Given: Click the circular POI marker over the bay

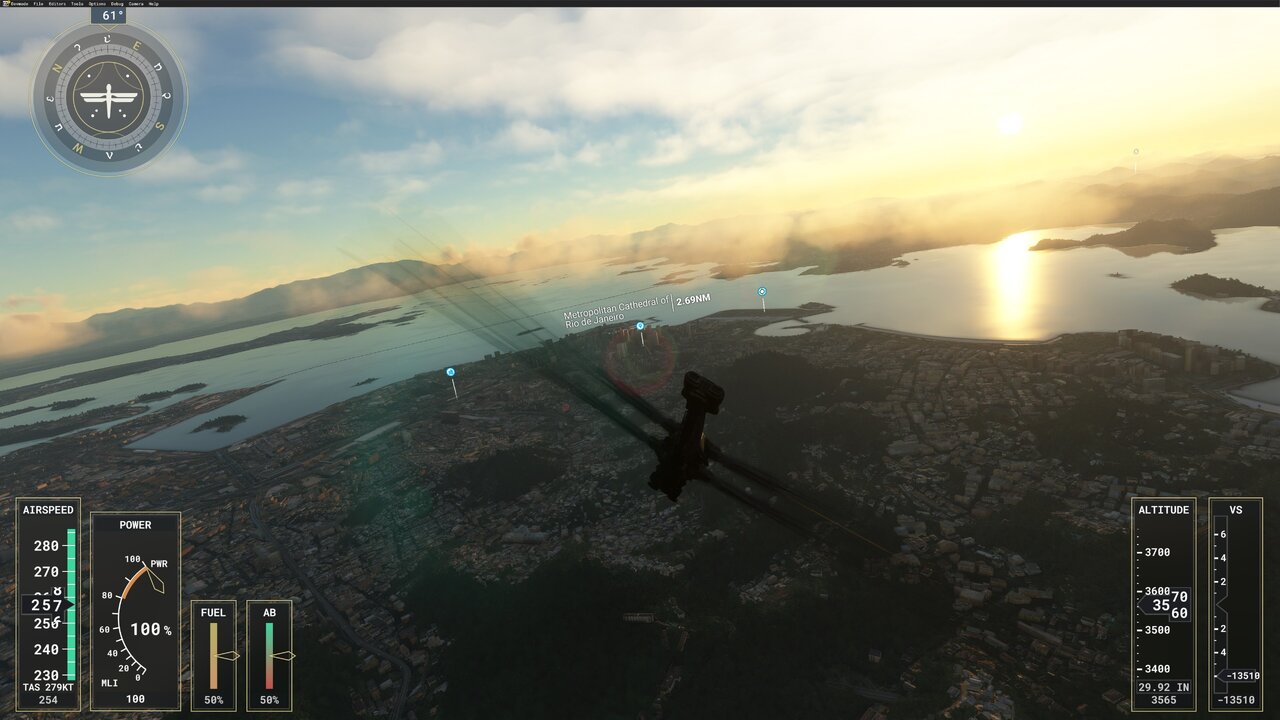Looking at the screenshot, I should pos(761,290).
